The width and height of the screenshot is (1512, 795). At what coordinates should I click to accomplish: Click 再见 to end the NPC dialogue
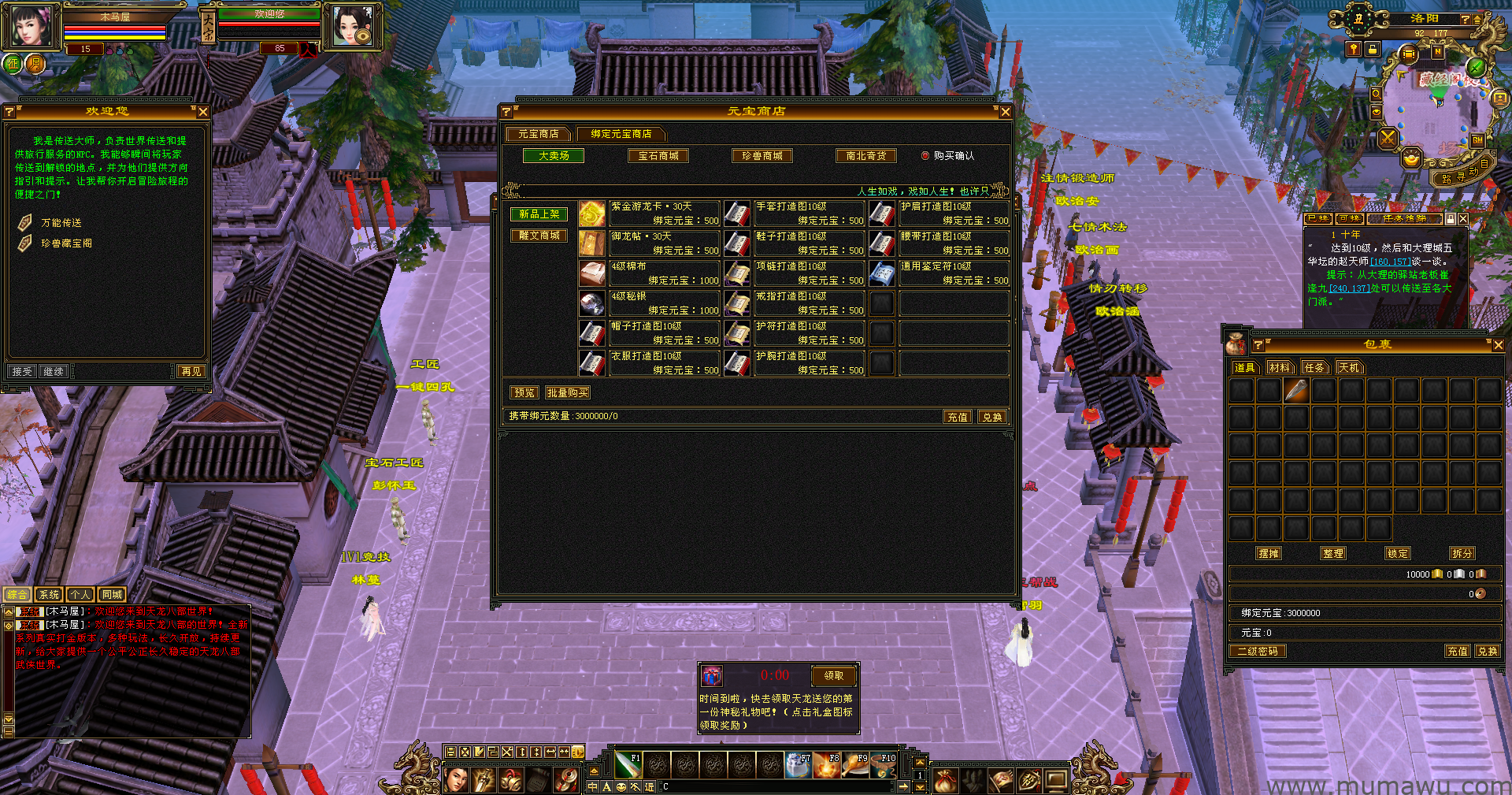tap(191, 371)
